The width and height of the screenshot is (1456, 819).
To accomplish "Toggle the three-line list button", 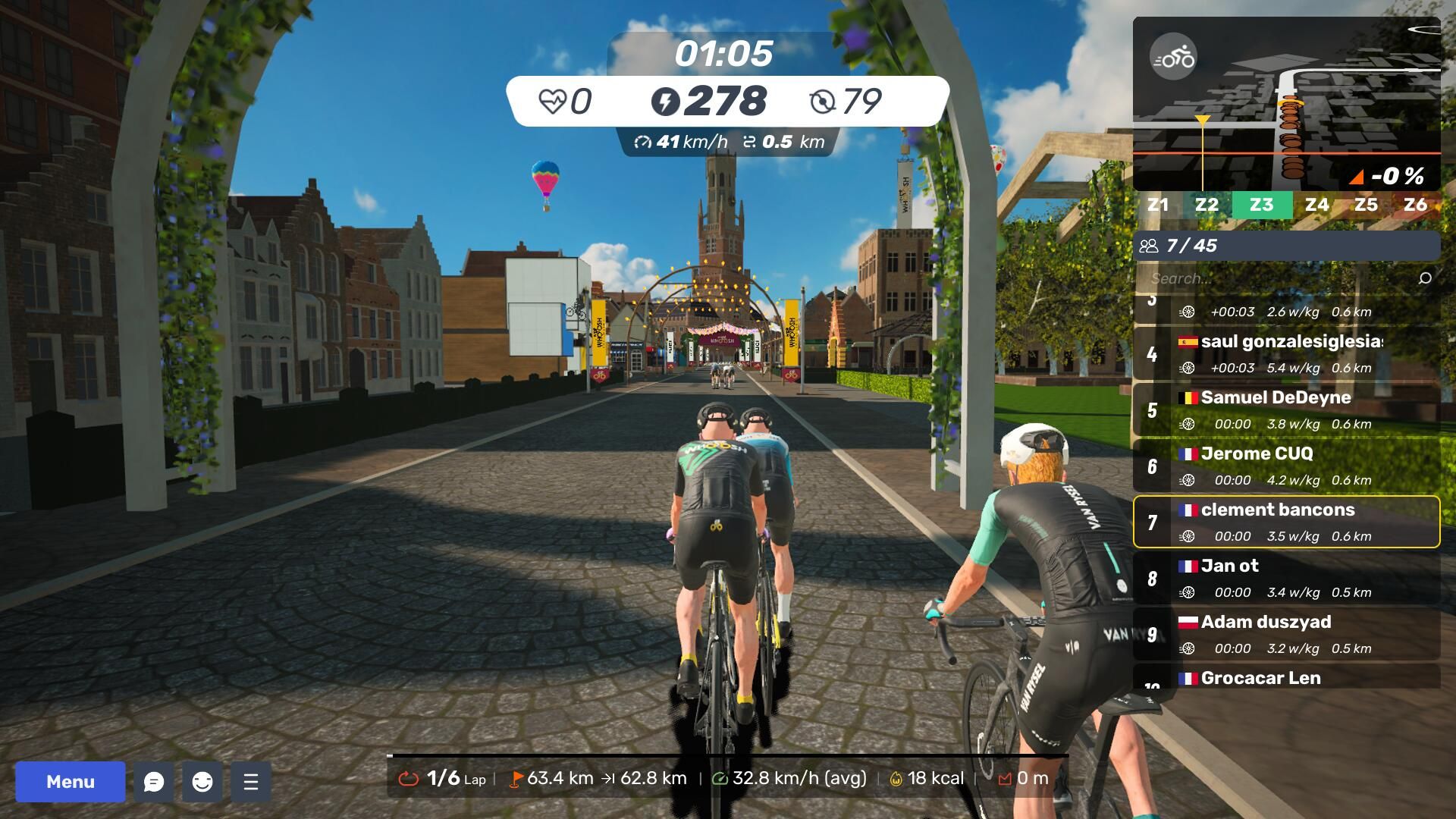I will pyautogui.click(x=251, y=782).
